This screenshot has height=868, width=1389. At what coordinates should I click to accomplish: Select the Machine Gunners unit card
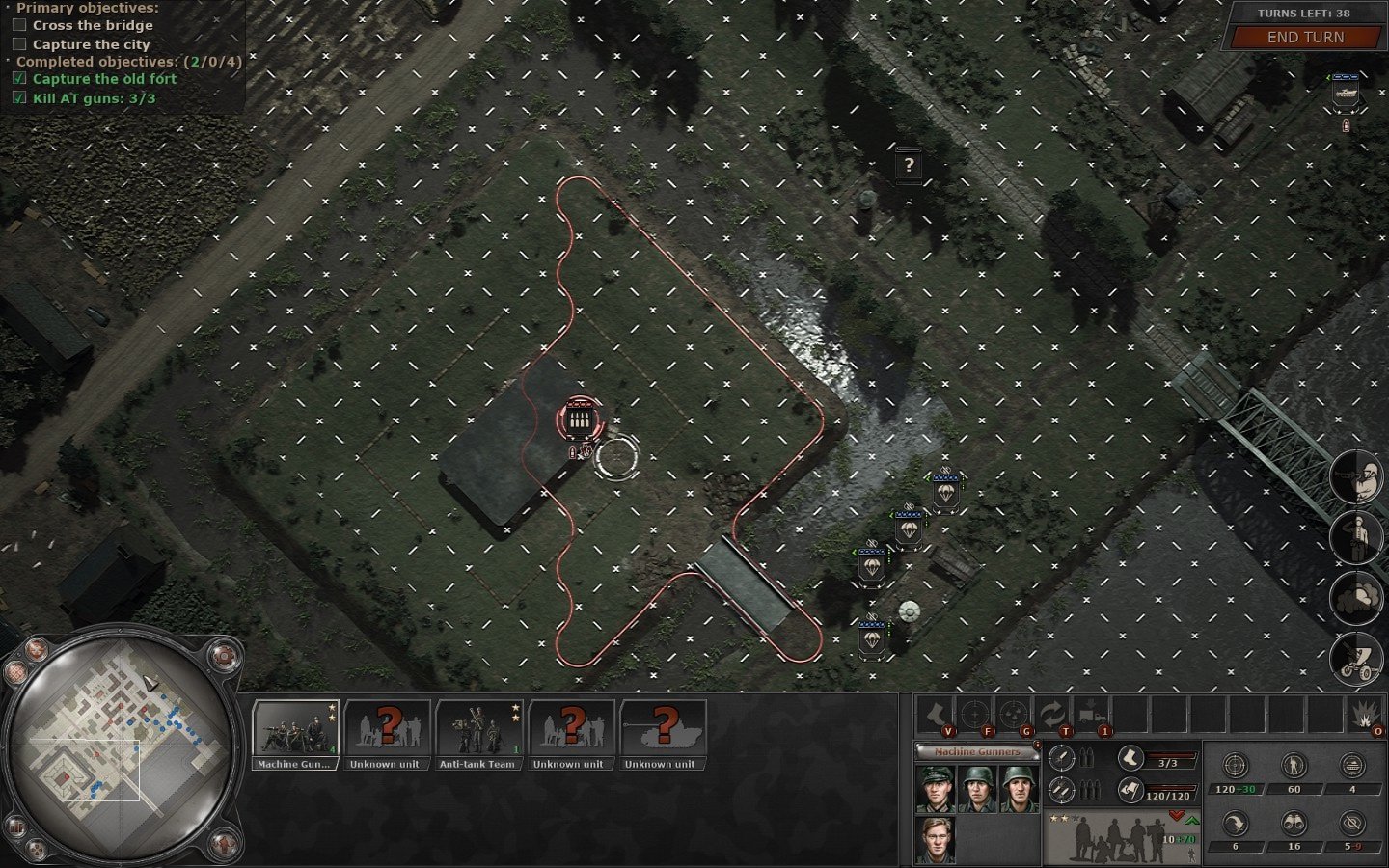coord(295,734)
